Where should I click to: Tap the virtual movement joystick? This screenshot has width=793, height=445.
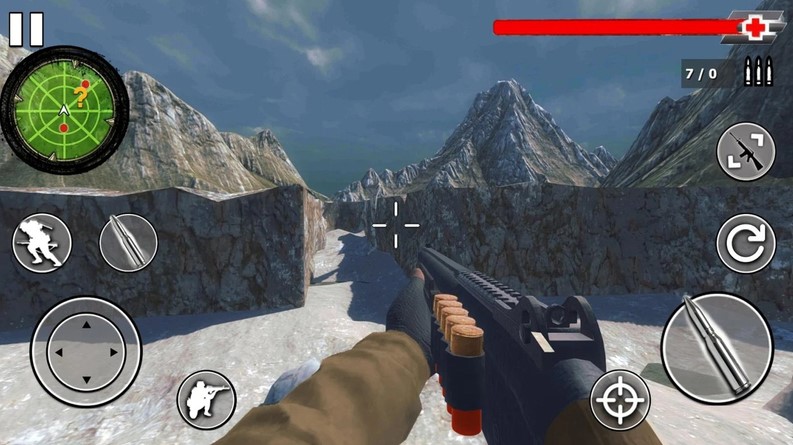[x=86, y=351]
